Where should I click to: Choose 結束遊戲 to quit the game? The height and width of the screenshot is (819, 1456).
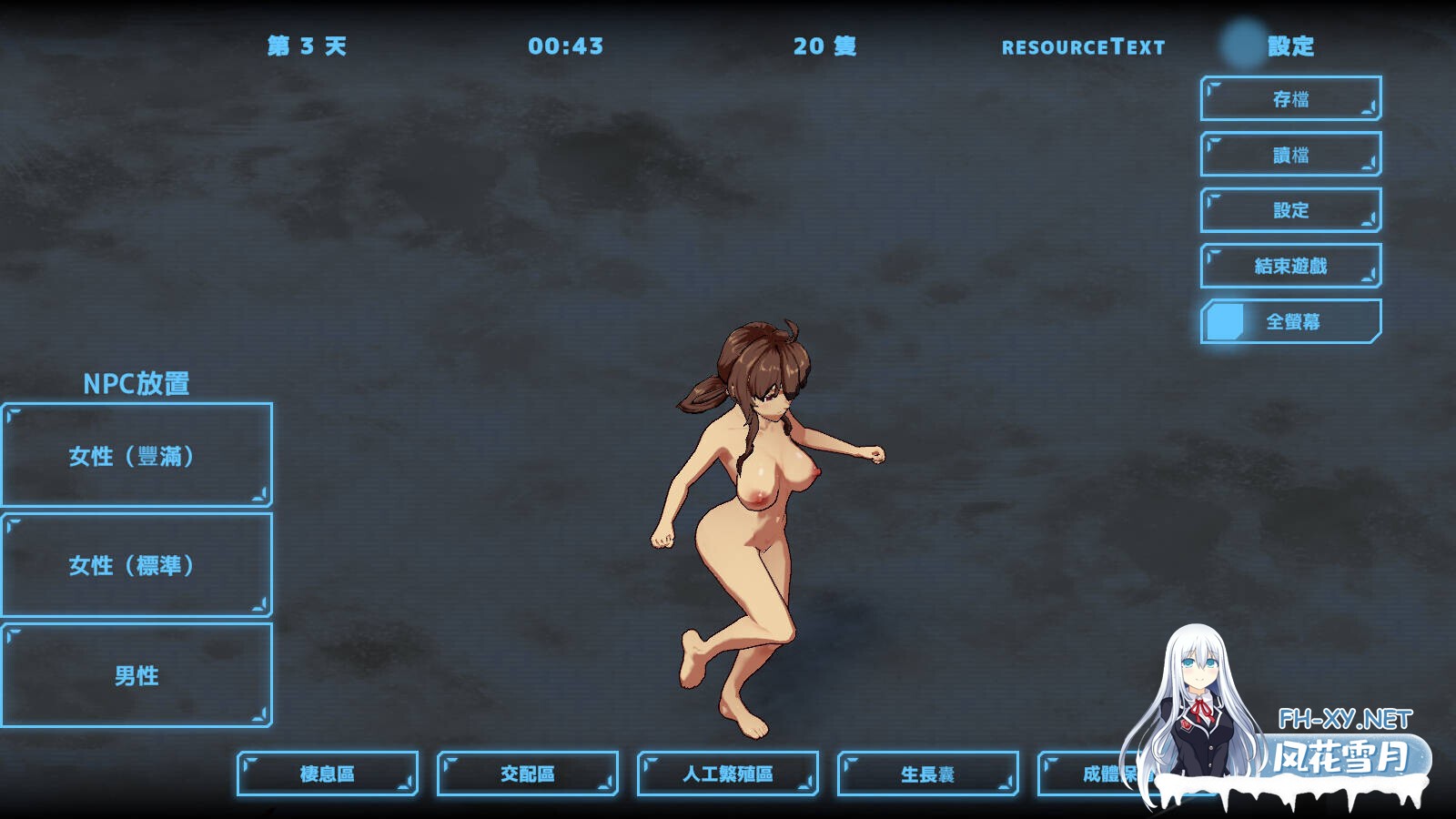click(x=1290, y=266)
